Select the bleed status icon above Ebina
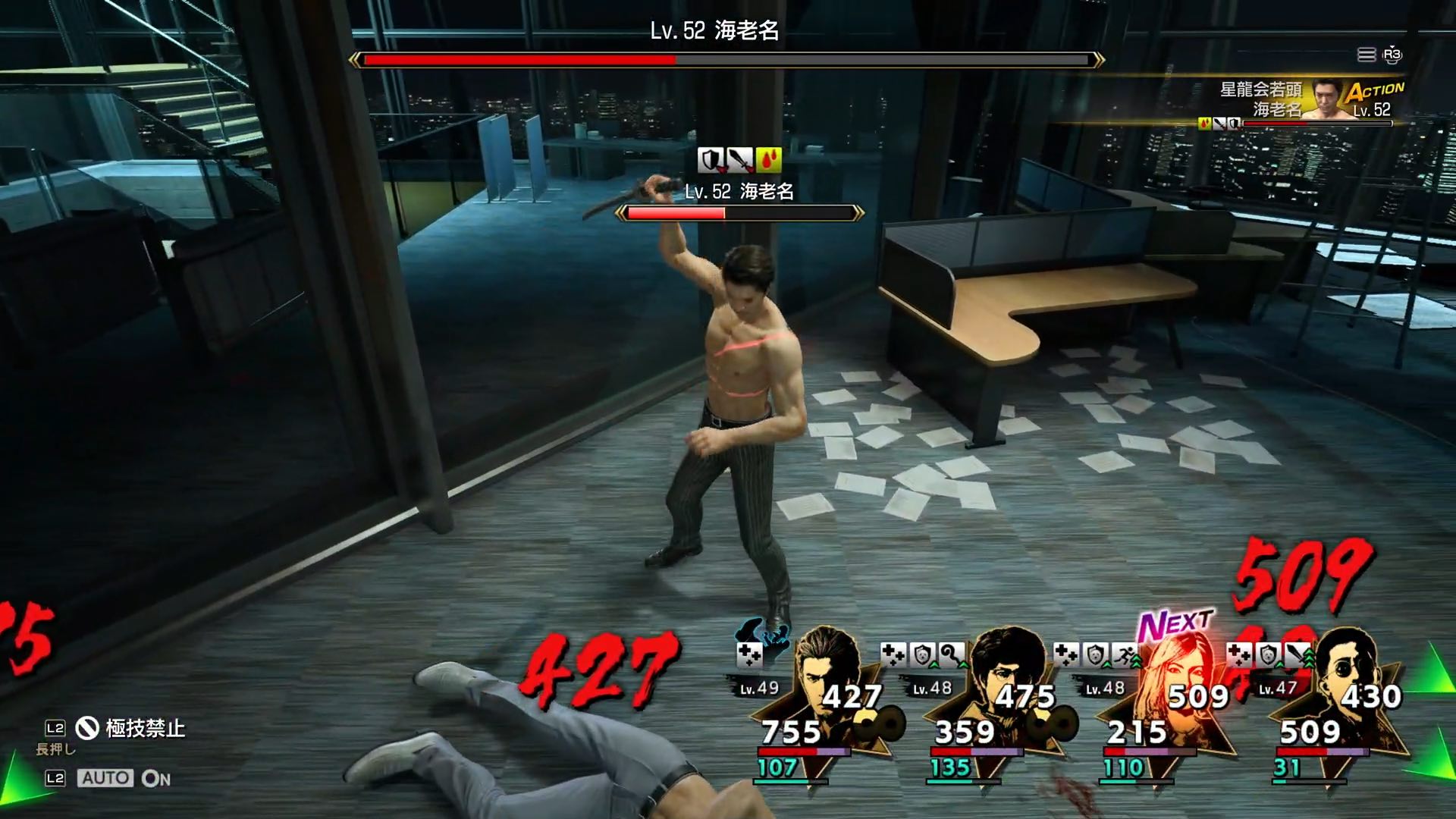Screen dimensions: 1456x819 (x=769, y=159)
